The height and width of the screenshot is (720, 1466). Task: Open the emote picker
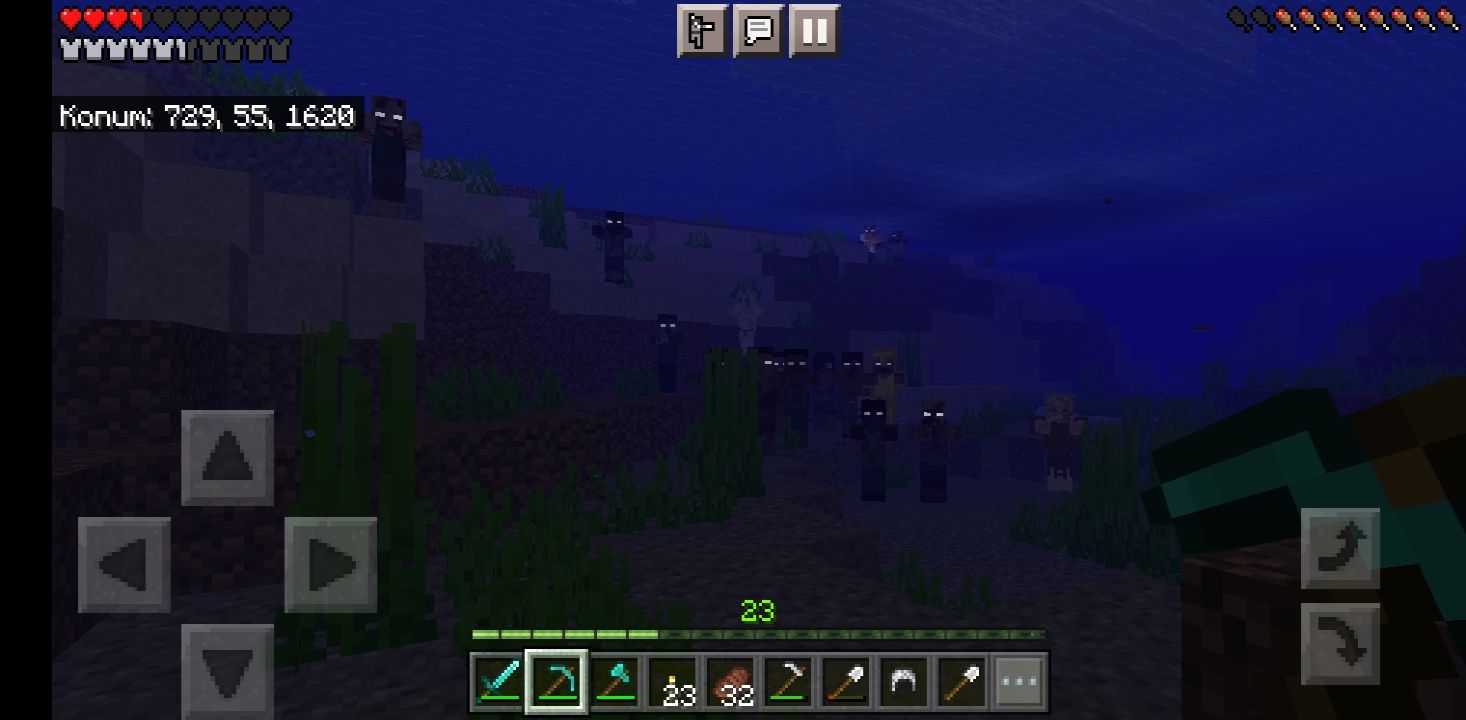[703, 31]
